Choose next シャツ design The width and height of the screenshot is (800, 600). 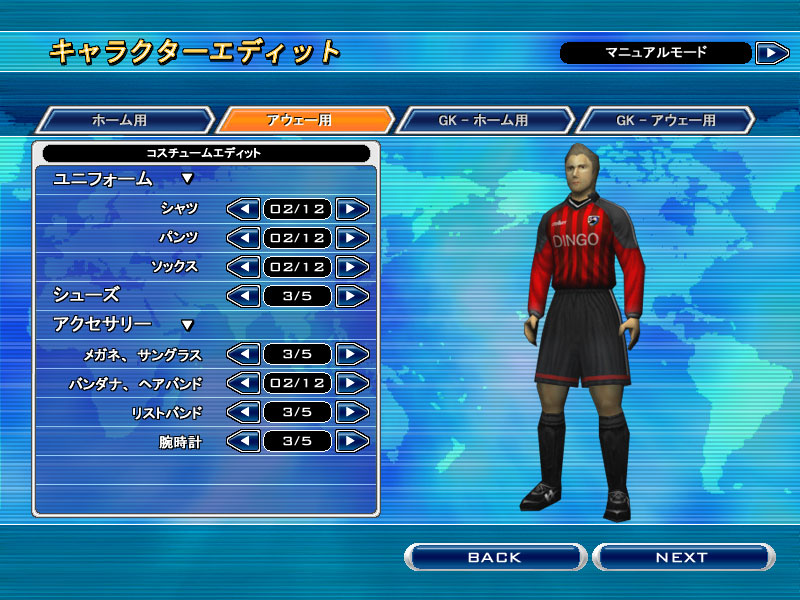point(352,209)
